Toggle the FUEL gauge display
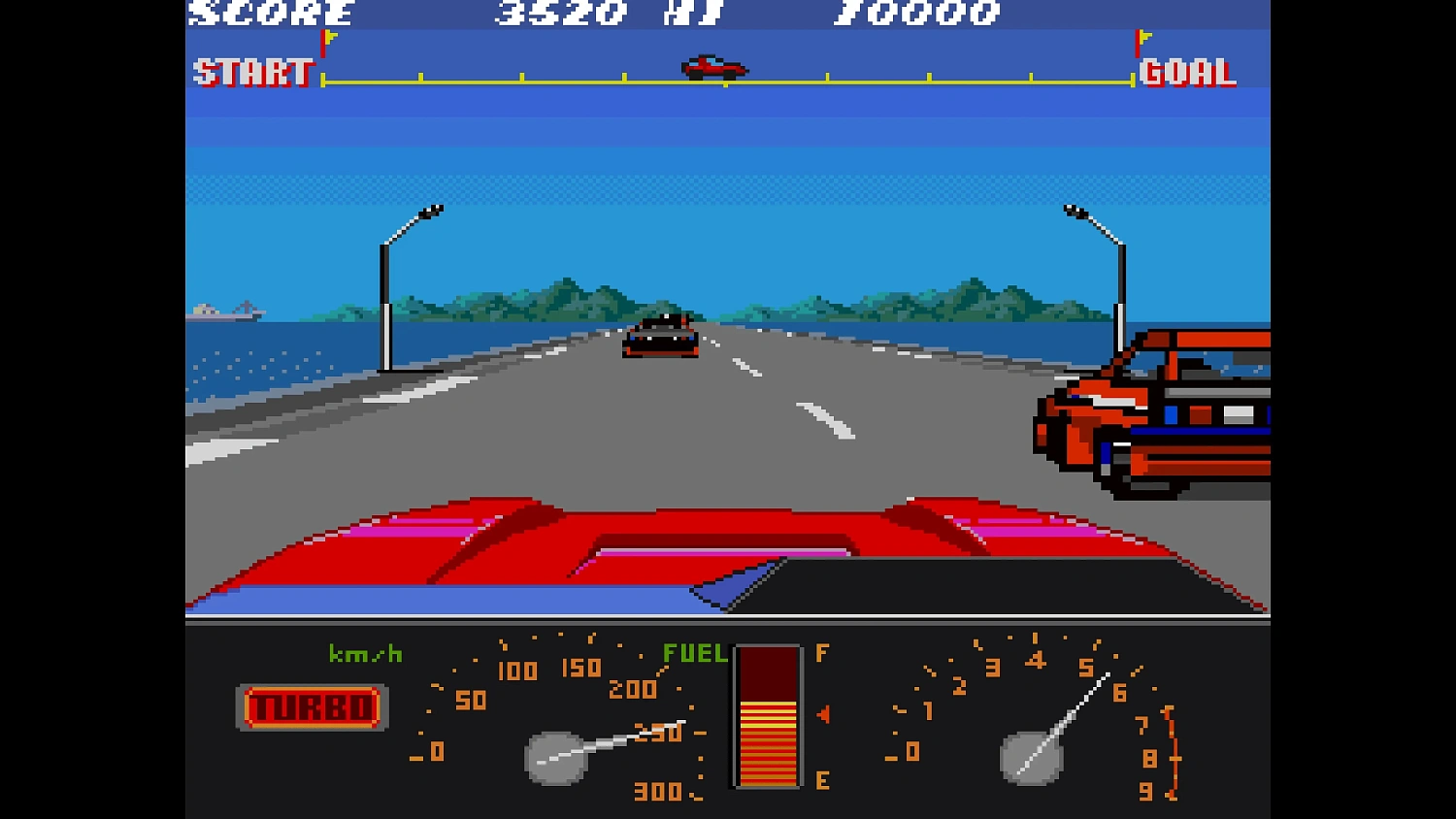 [x=769, y=718]
